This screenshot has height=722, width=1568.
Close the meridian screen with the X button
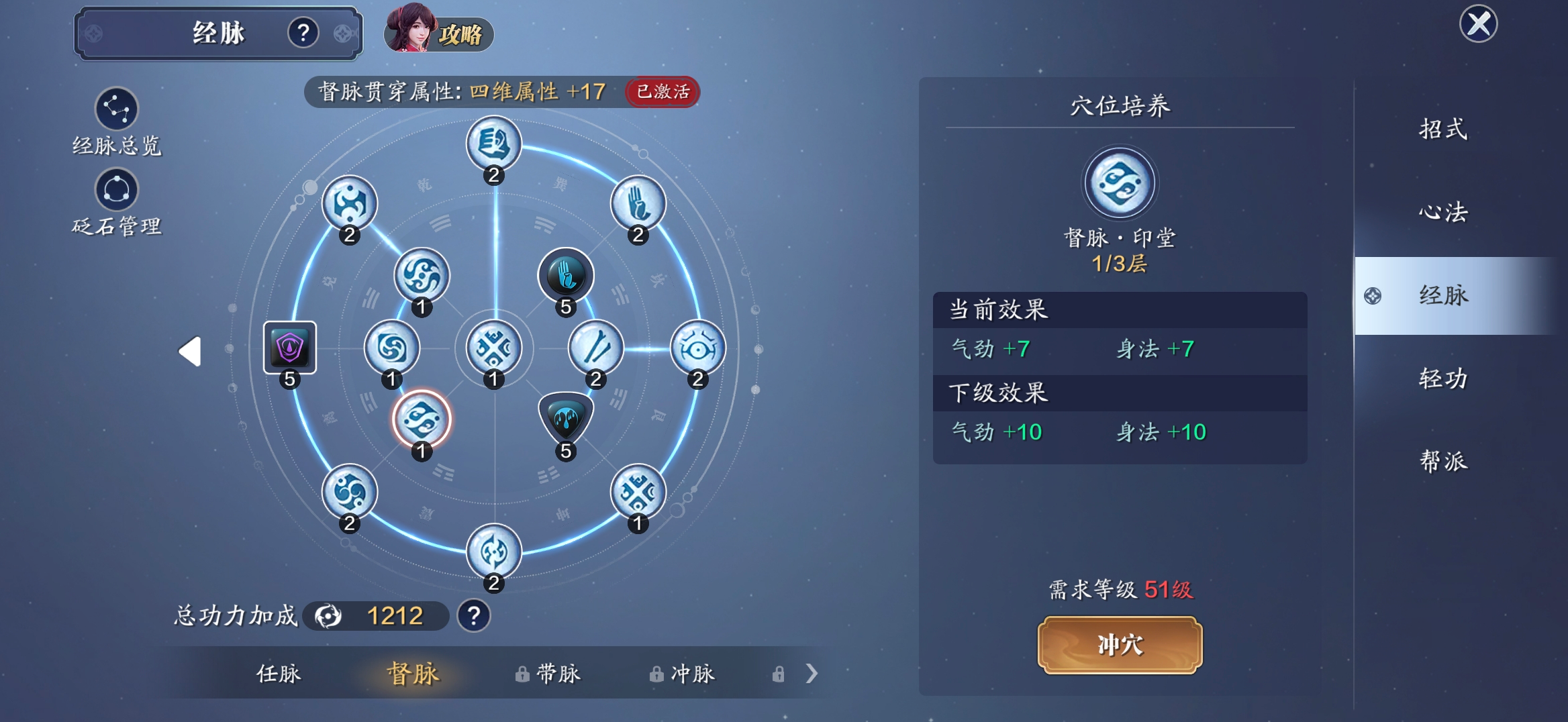point(1478,25)
